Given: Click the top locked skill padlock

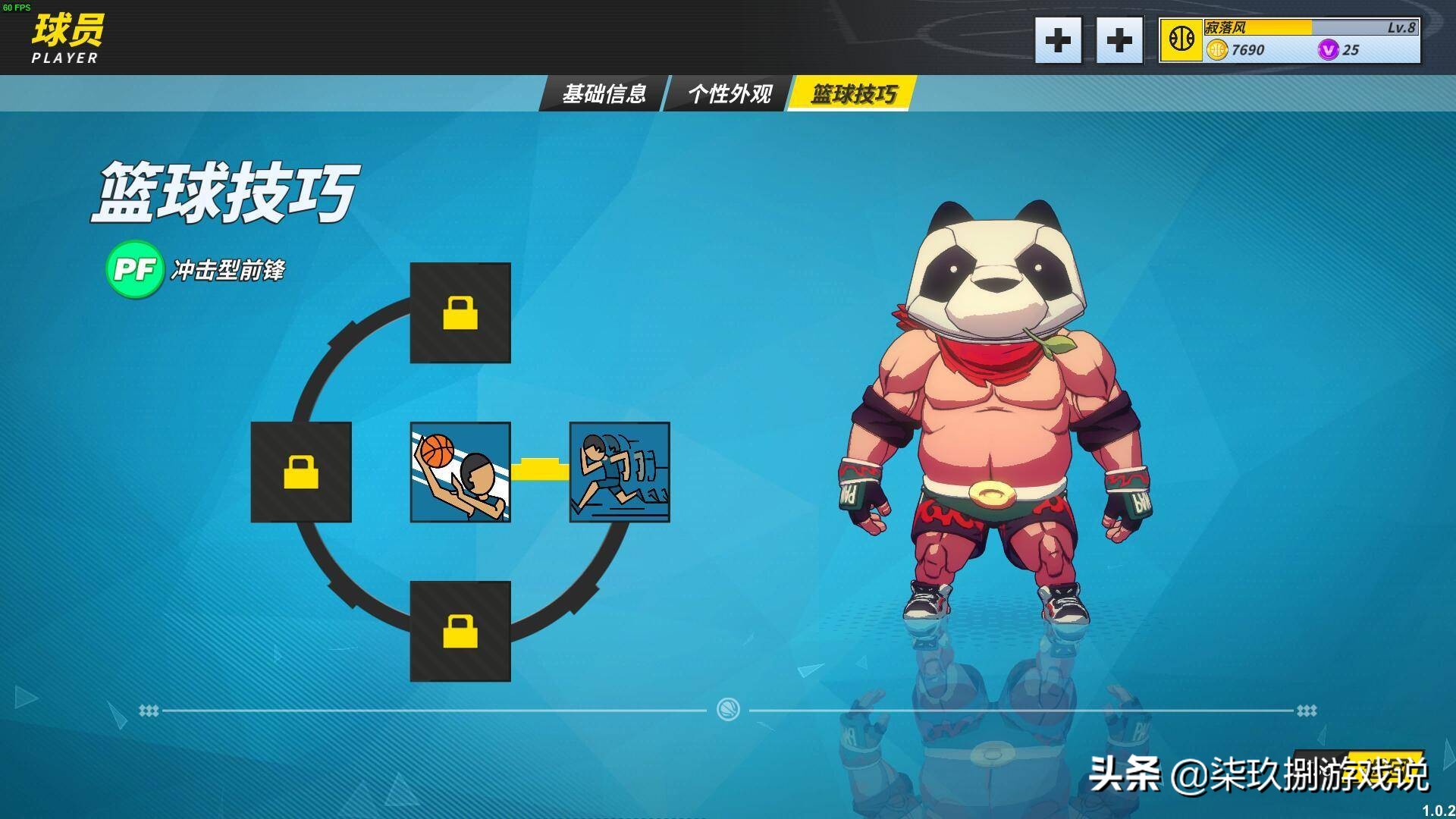Looking at the screenshot, I should [459, 312].
